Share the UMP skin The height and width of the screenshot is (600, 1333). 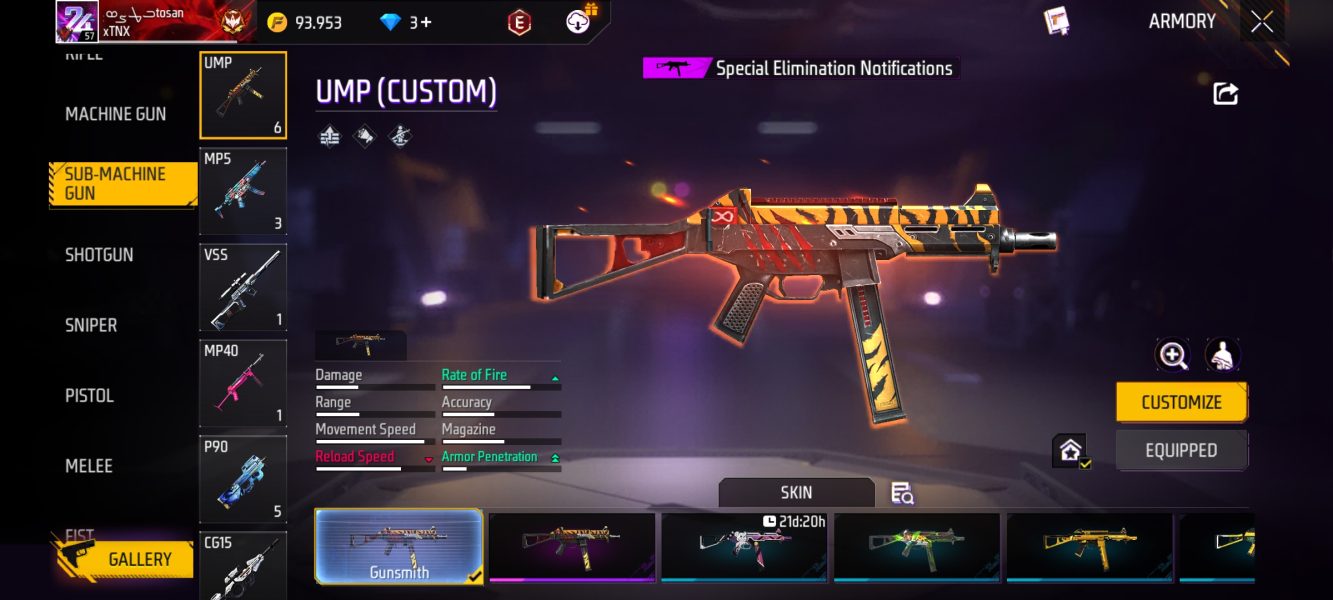click(x=1225, y=94)
